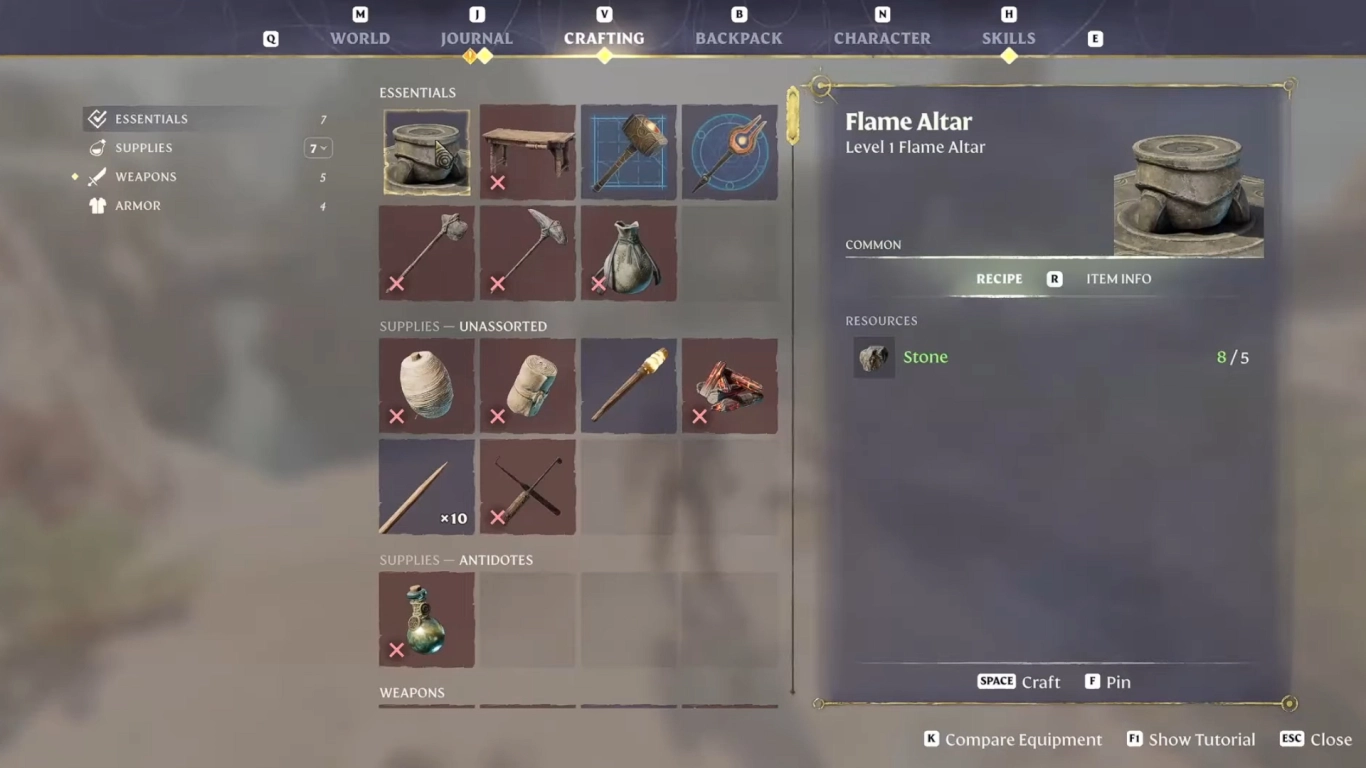Open the blueprint hammer recipe
The height and width of the screenshot is (768, 1366).
coord(628,151)
